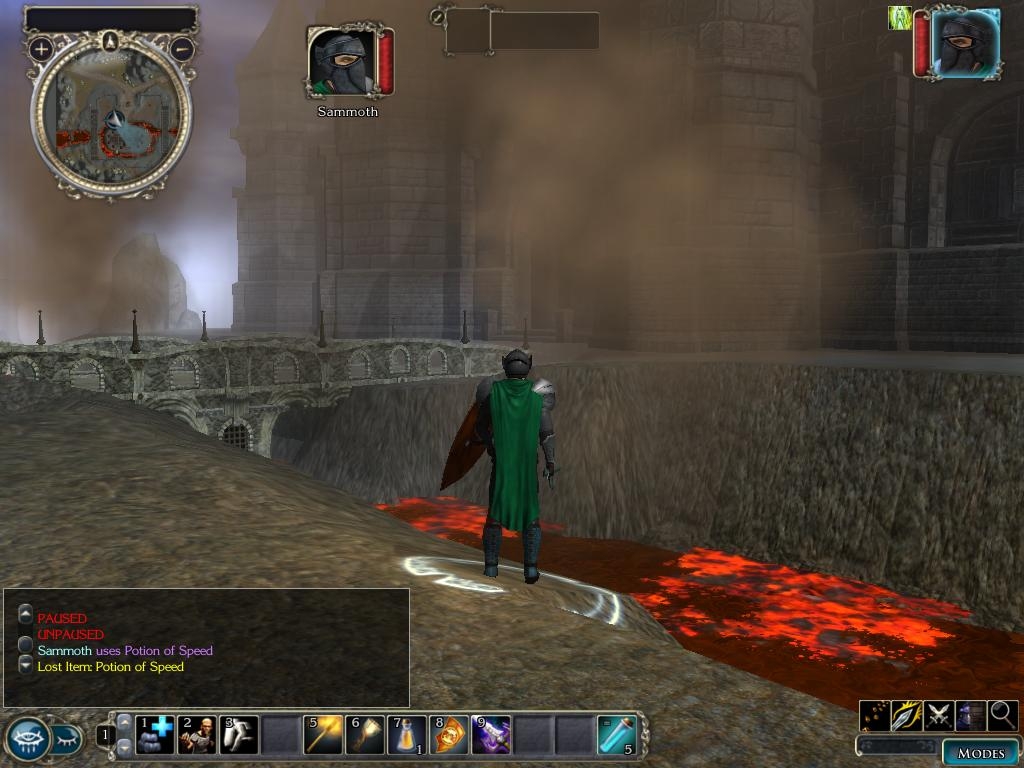This screenshot has width=1024, height=768.
Task: Zoom out the minimap with minus button
Action: coord(182,48)
